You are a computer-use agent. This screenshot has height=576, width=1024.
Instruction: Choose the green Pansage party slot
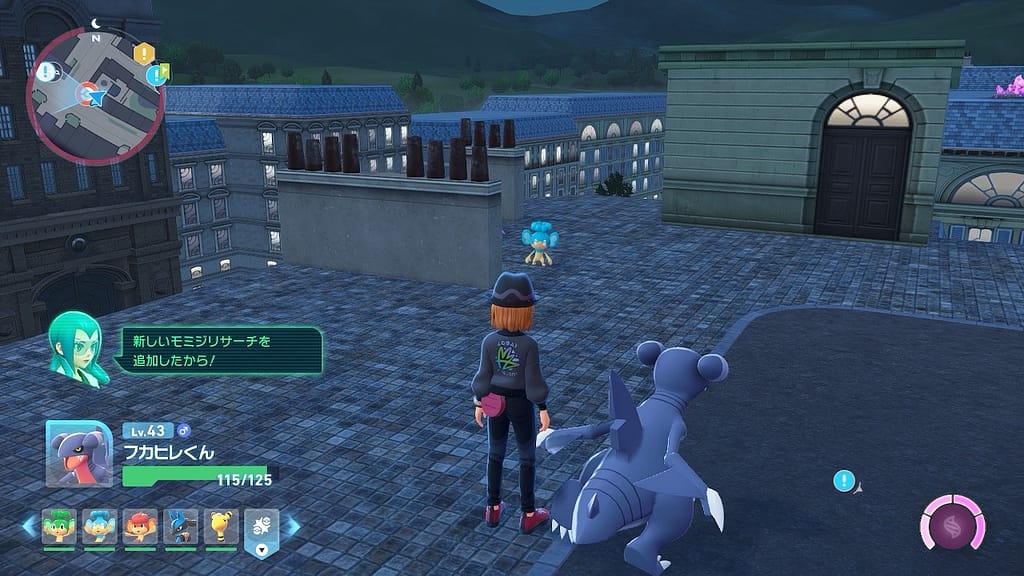click(x=58, y=526)
